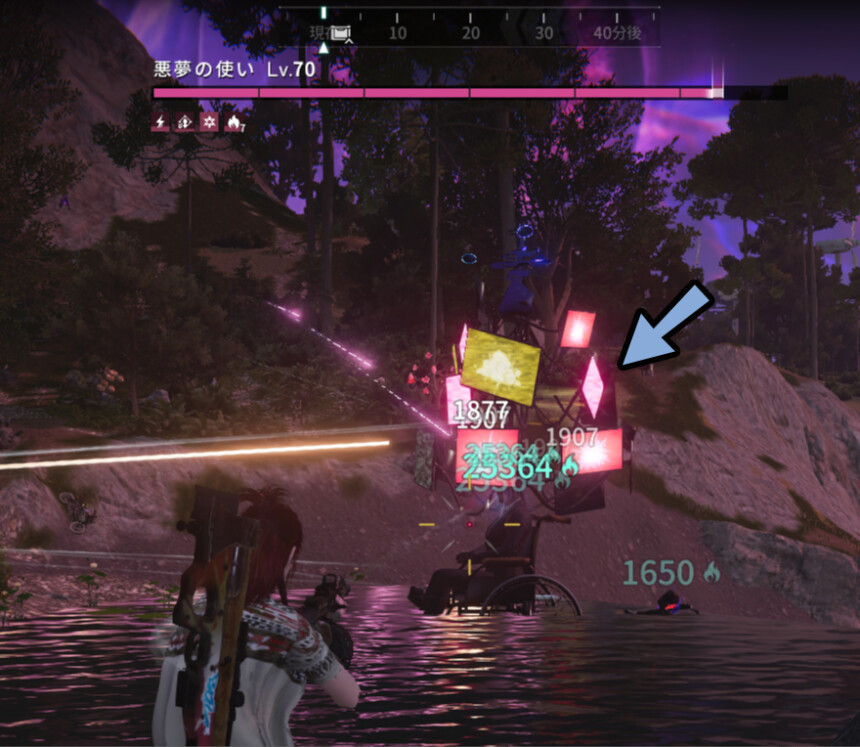Viewport: 860px width, 747px height.
Task: Click the lightning bolt status effect icon
Action: [x=160, y=122]
